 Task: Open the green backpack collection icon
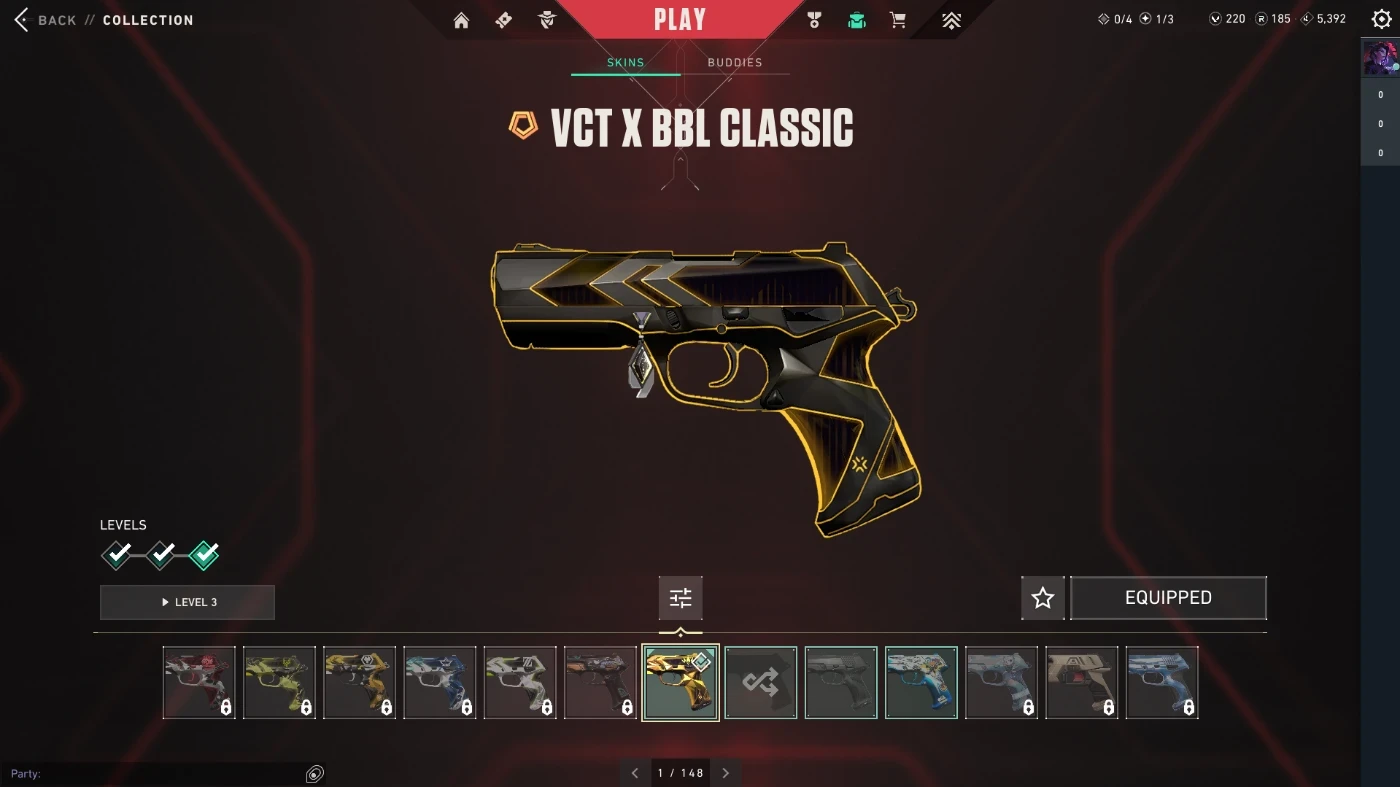(x=857, y=20)
